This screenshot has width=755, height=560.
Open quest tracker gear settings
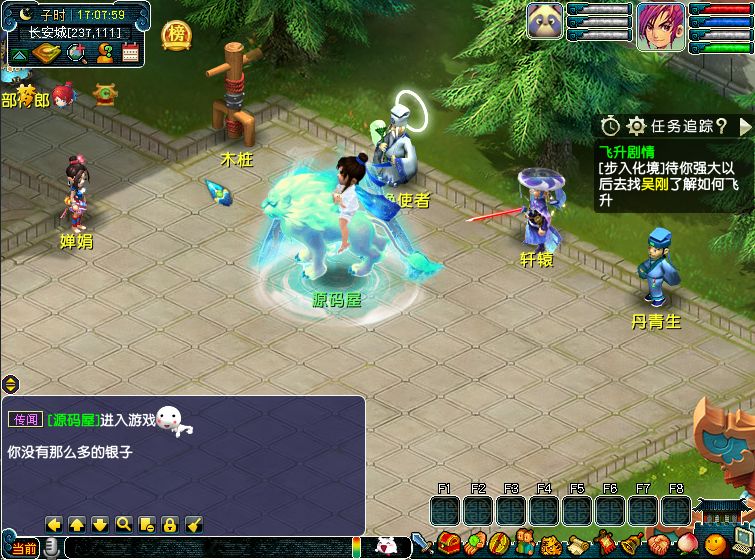click(636, 126)
